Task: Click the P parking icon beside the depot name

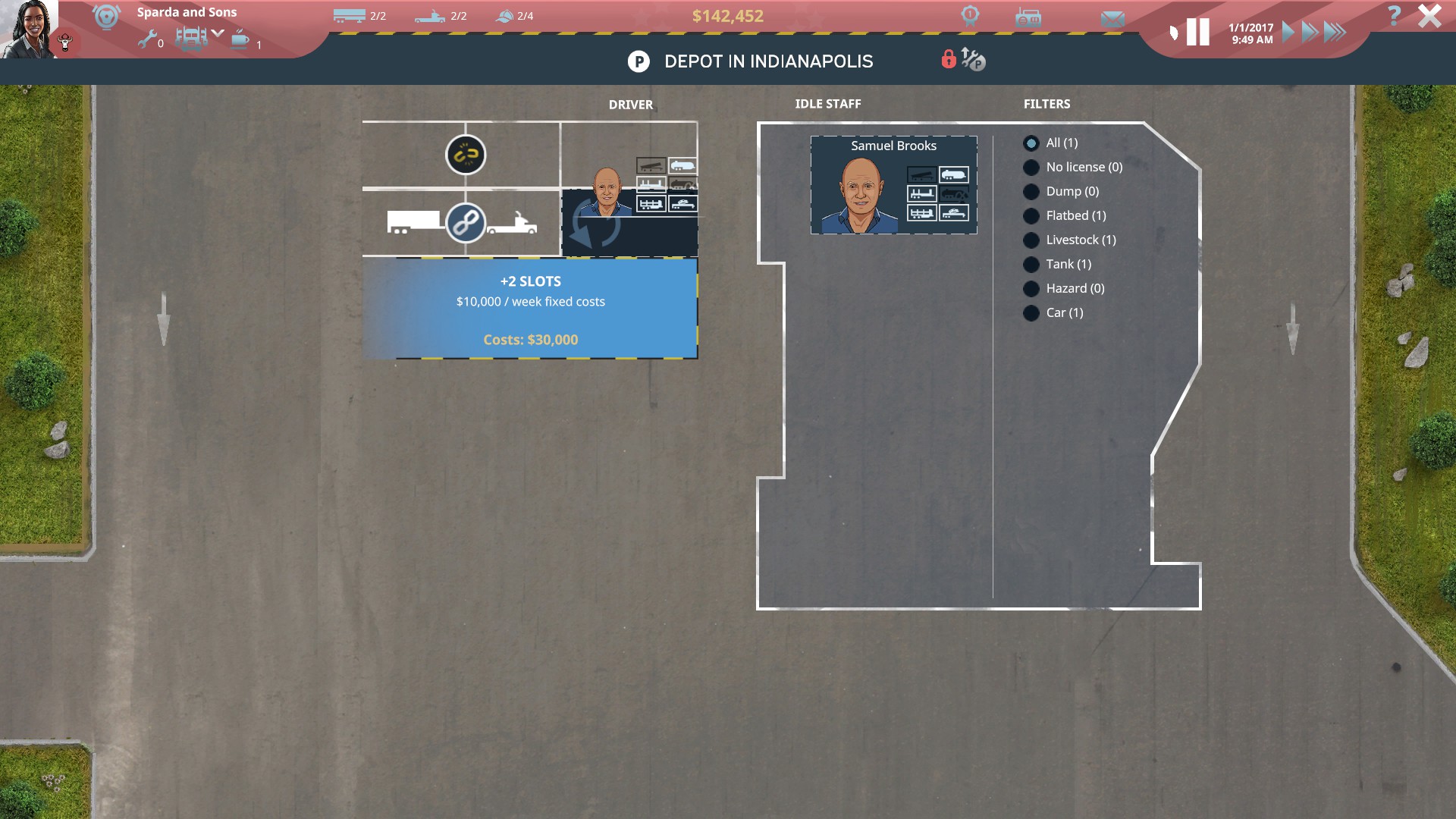Action: (x=638, y=61)
